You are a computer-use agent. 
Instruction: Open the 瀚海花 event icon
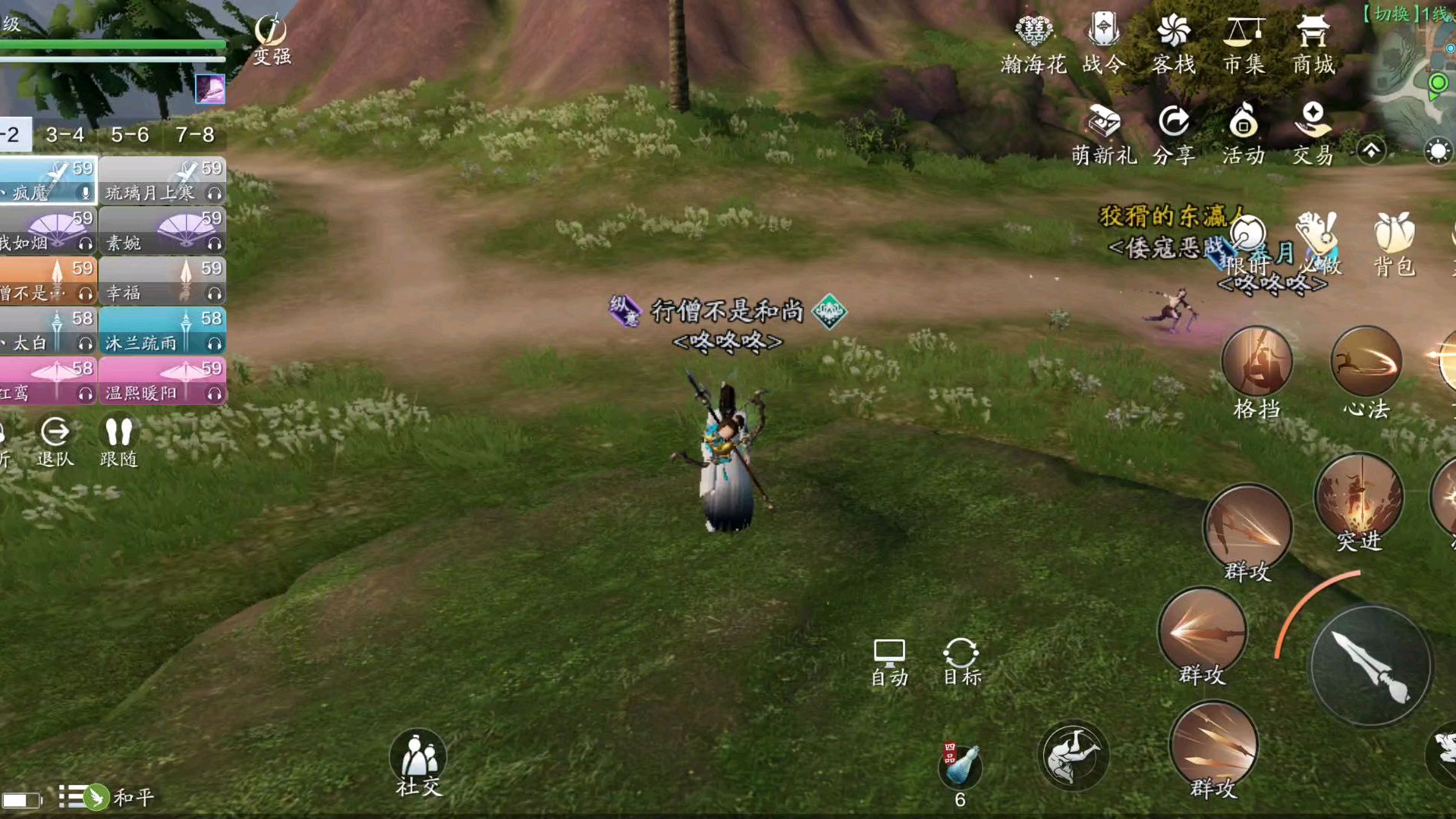point(1033,44)
